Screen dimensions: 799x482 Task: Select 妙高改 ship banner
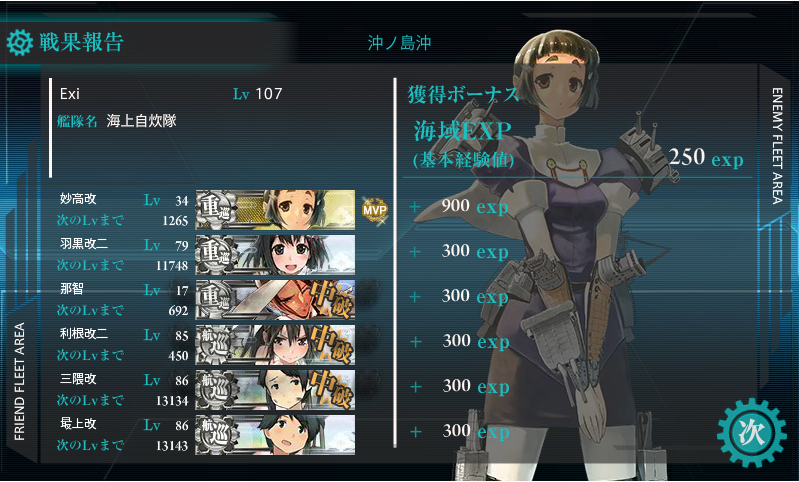coord(275,208)
